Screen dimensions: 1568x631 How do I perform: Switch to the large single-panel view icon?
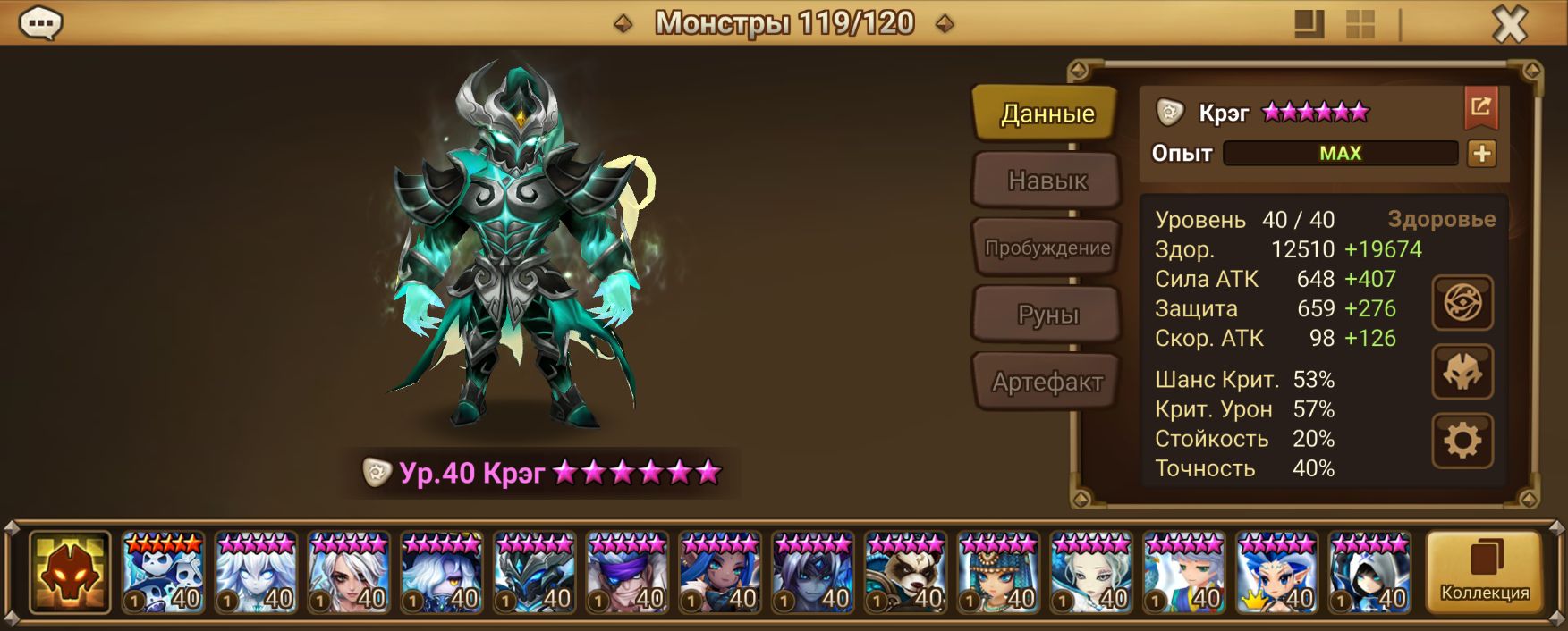click(1309, 24)
